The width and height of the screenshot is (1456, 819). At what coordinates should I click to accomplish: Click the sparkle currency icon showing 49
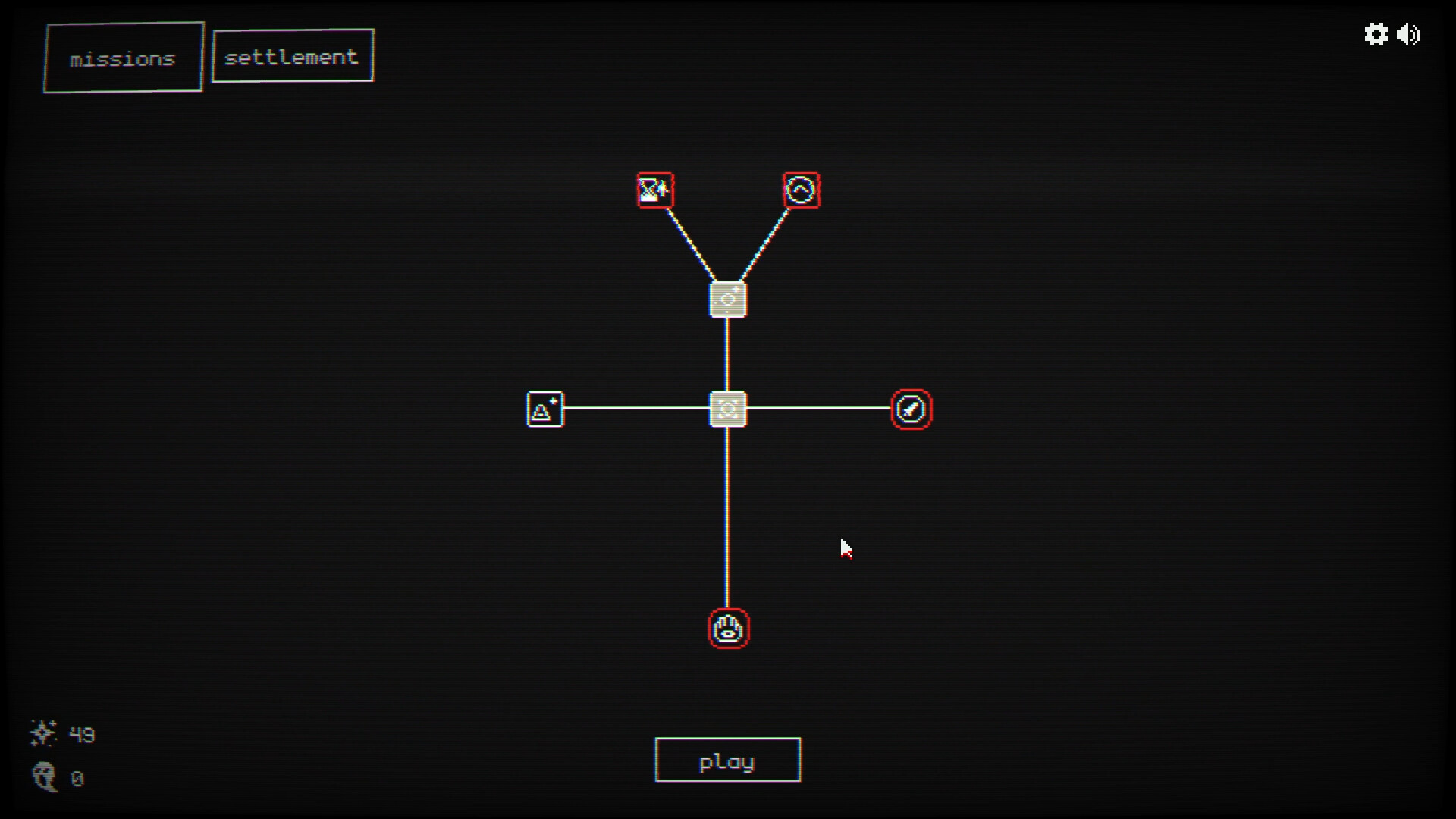pyautogui.click(x=44, y=733)
